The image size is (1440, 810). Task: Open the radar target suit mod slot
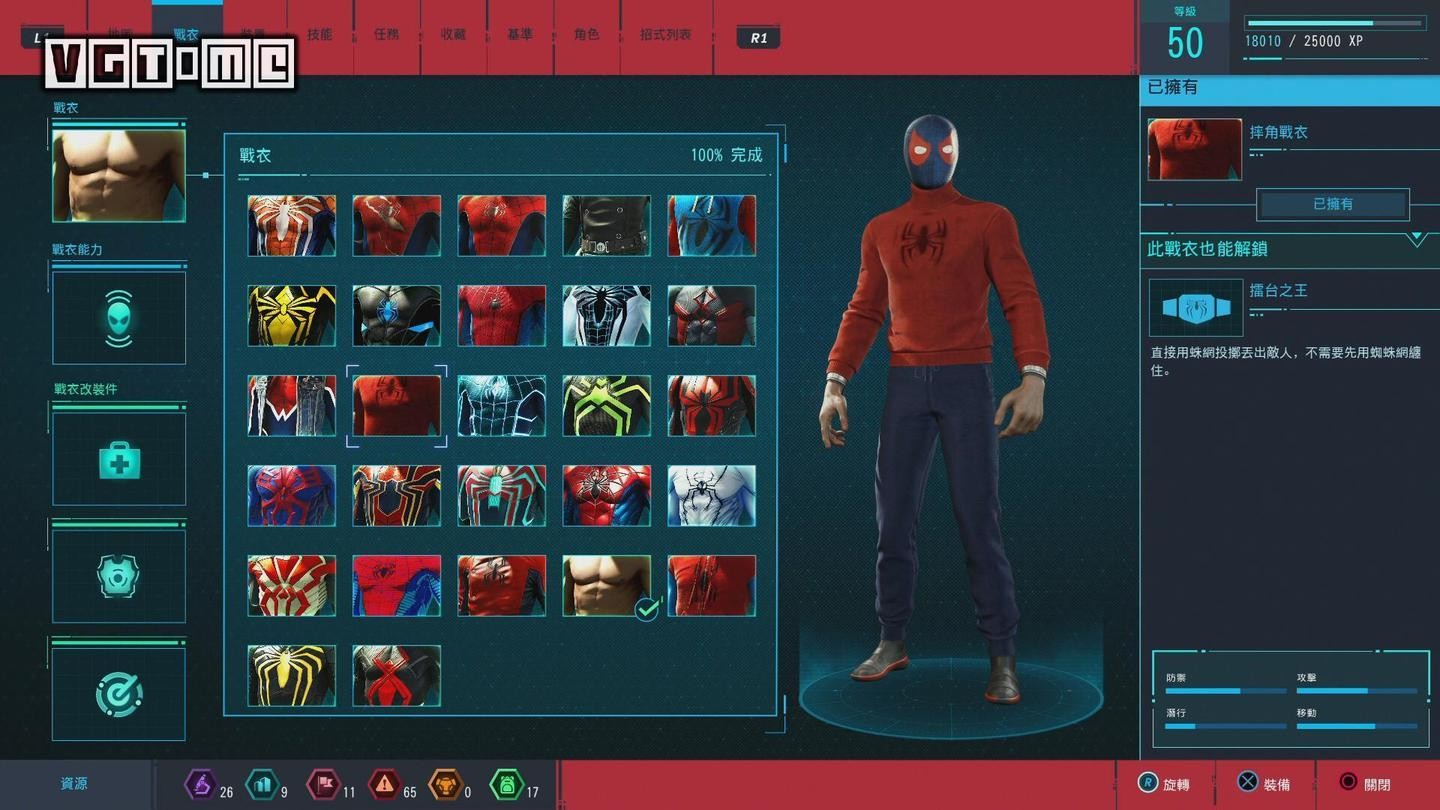point(119,694)
